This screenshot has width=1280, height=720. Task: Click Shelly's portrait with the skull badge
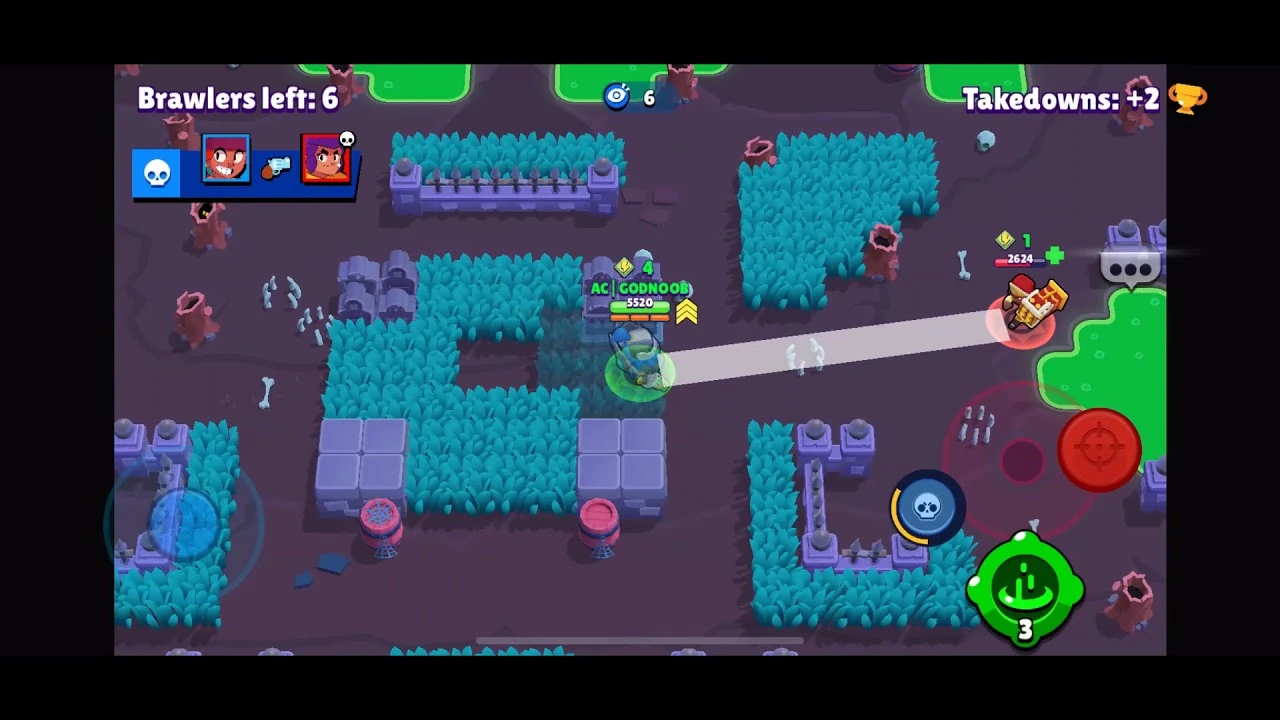pyautogui.click(x=323, y=158)
